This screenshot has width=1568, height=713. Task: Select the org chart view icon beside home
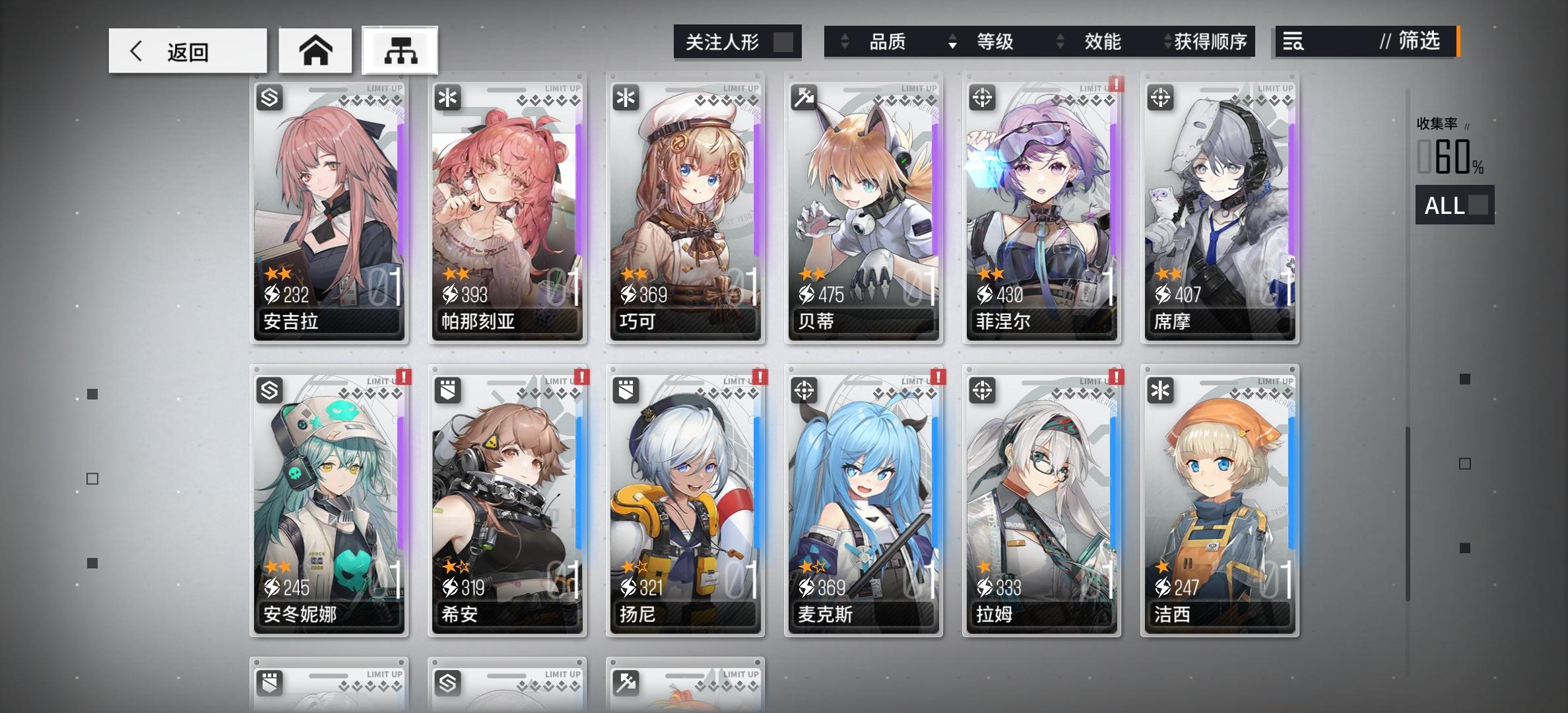[399, 50]
